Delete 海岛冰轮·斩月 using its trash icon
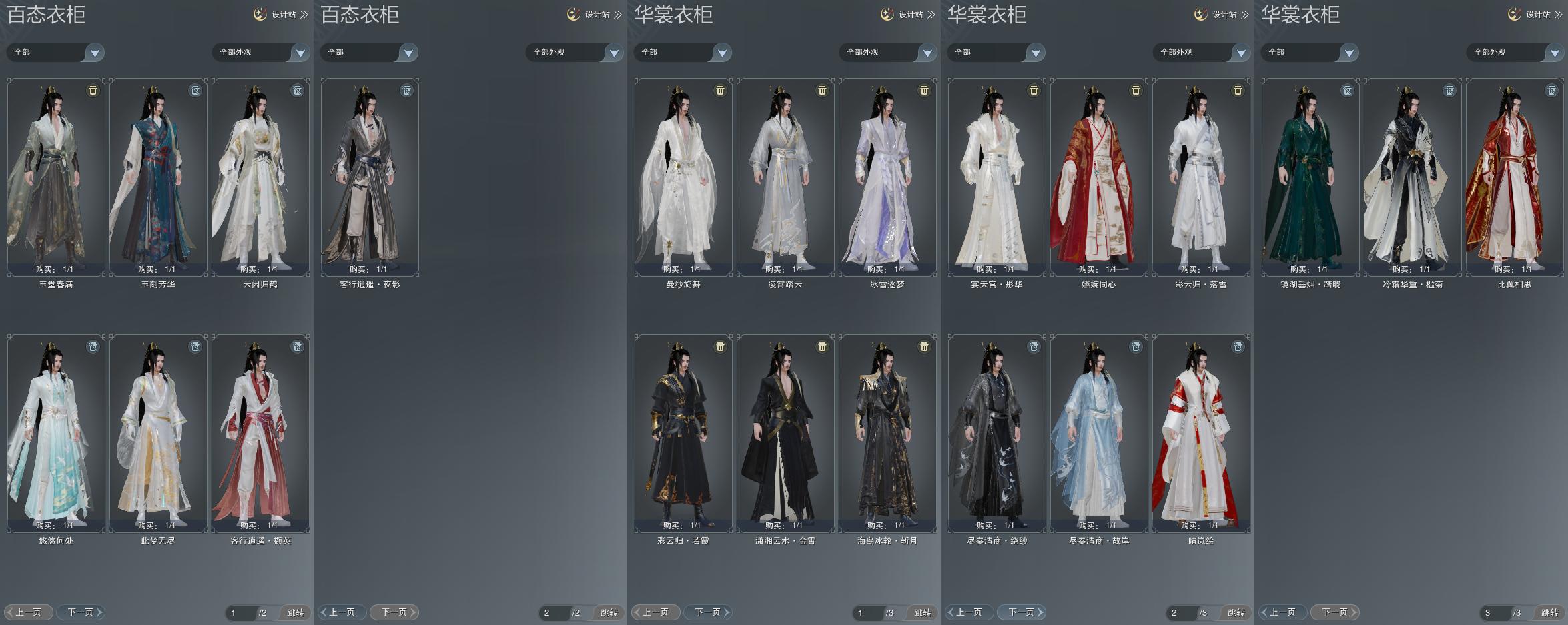 coord(924,347)
